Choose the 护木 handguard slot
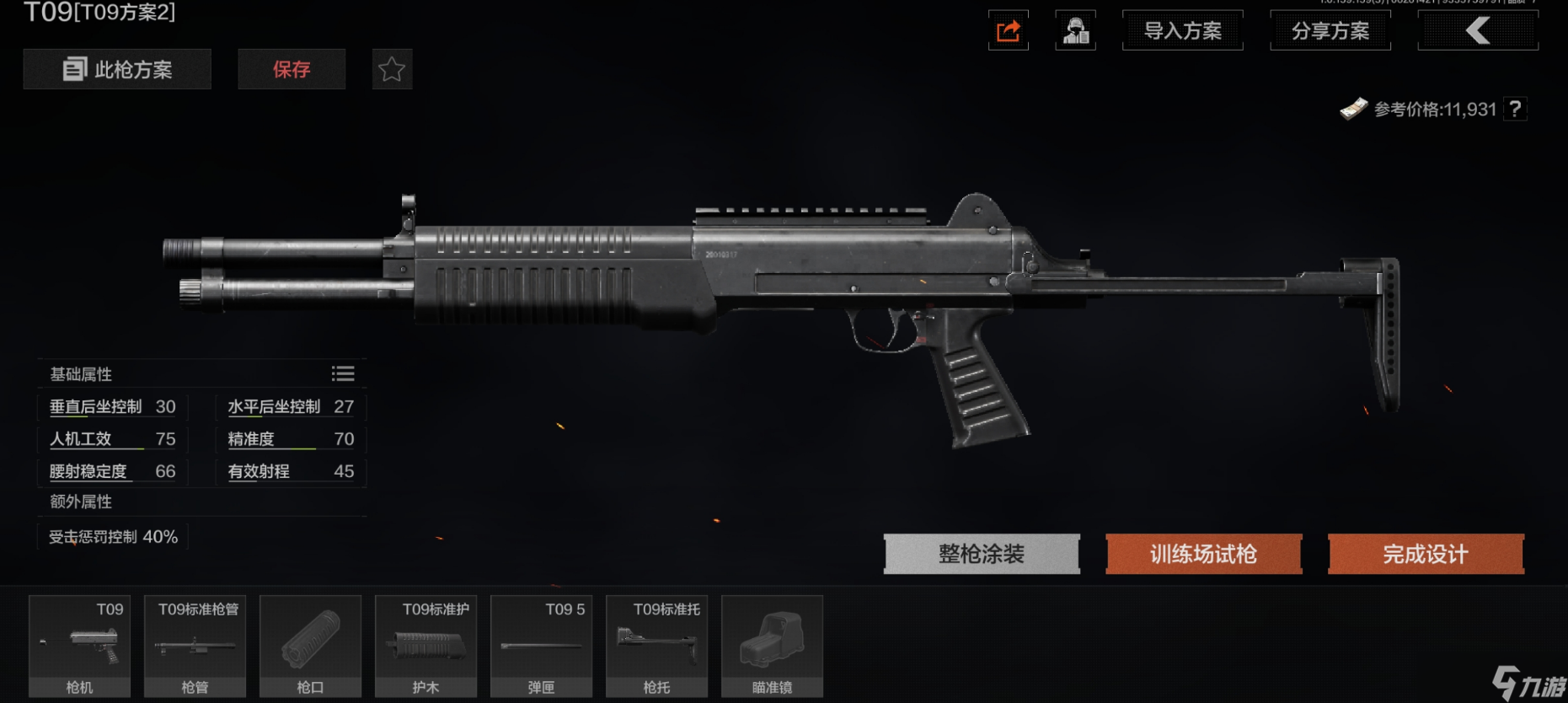Viewport: 1568px width, 703px height. 425,646
